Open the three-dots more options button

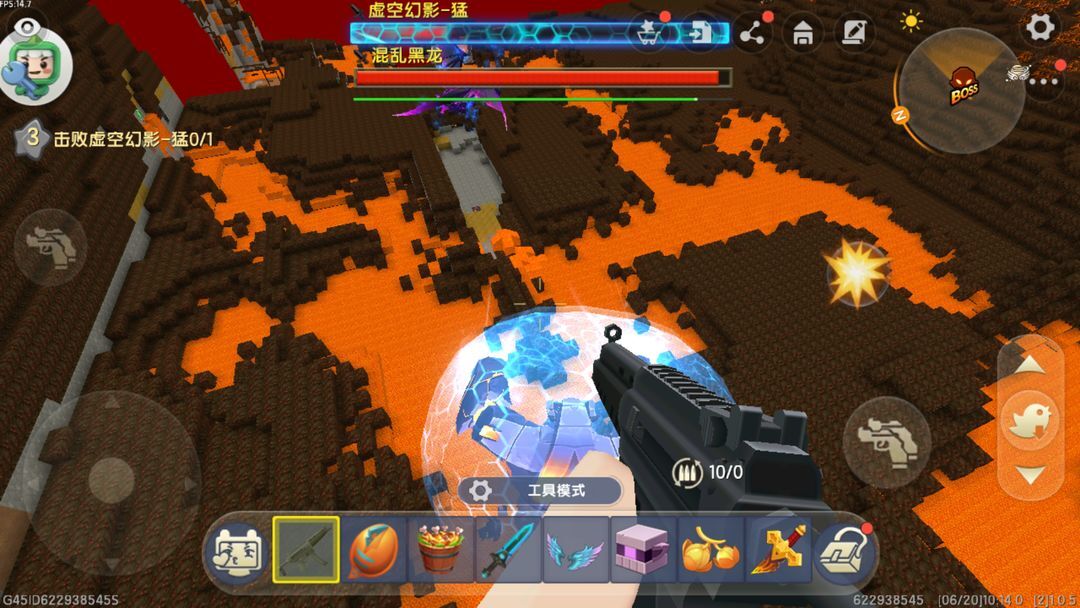coord(1043,82)
